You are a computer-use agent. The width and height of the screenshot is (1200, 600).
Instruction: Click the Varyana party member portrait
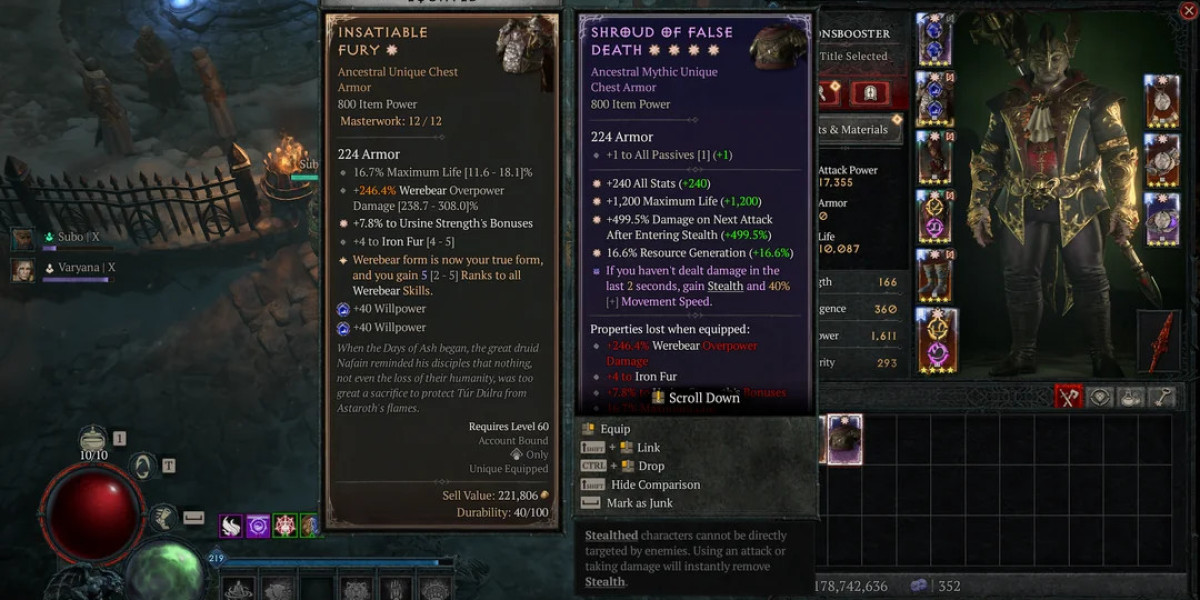point(23,270)
